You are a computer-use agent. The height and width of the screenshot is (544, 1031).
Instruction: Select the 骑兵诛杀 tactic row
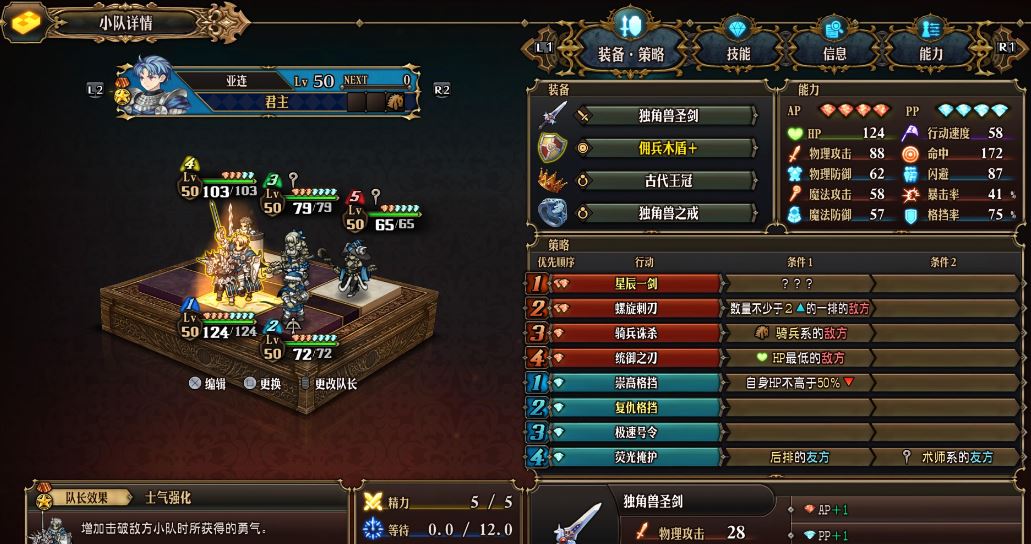coord(639,333)
